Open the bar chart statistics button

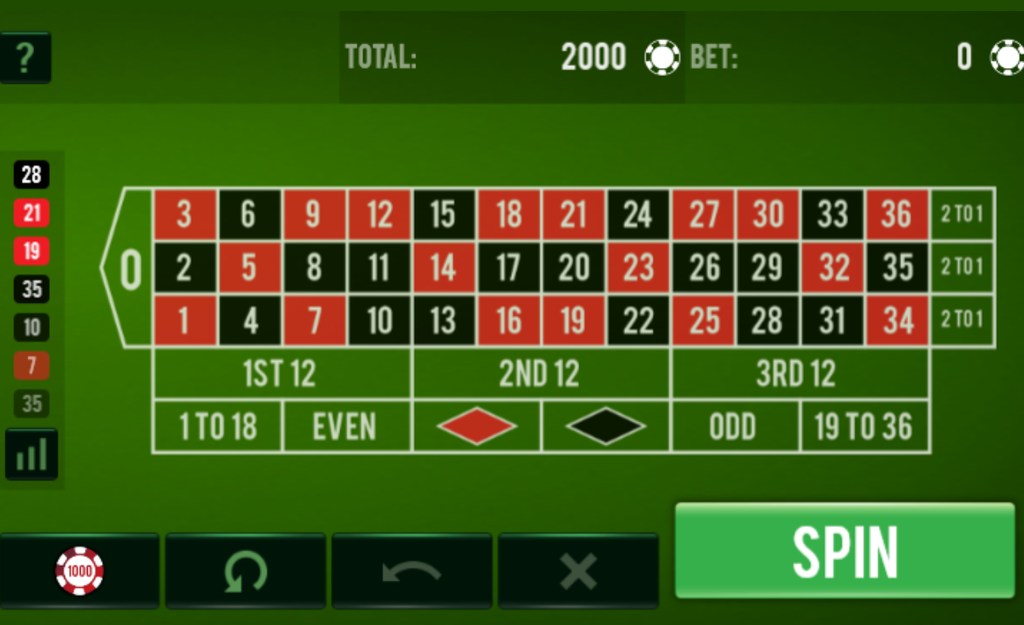(x=31, y=455)
